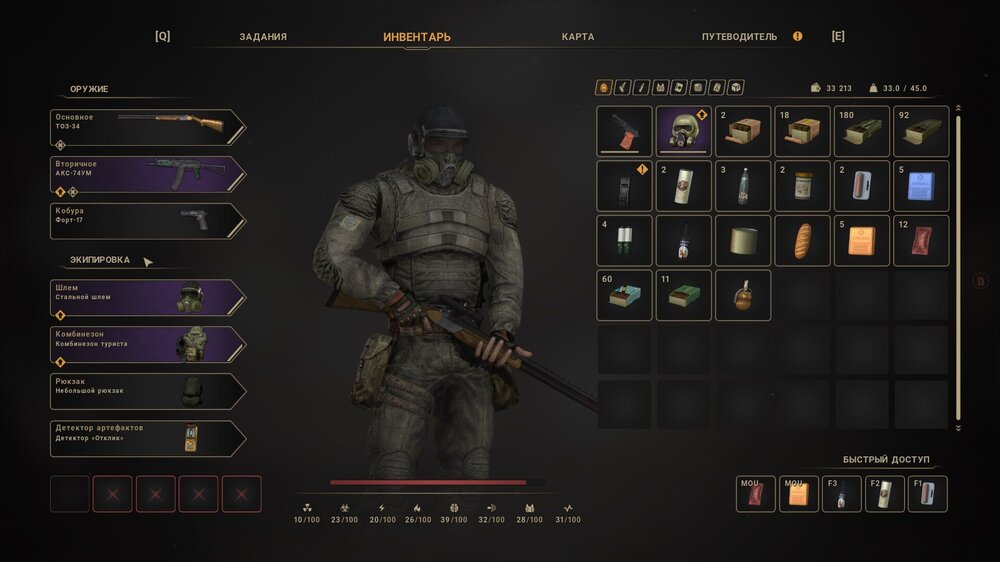Viewport: 1000px width, 562px height.
Task: Show all items with the backpack filter
Action: [x=603, y=88]
